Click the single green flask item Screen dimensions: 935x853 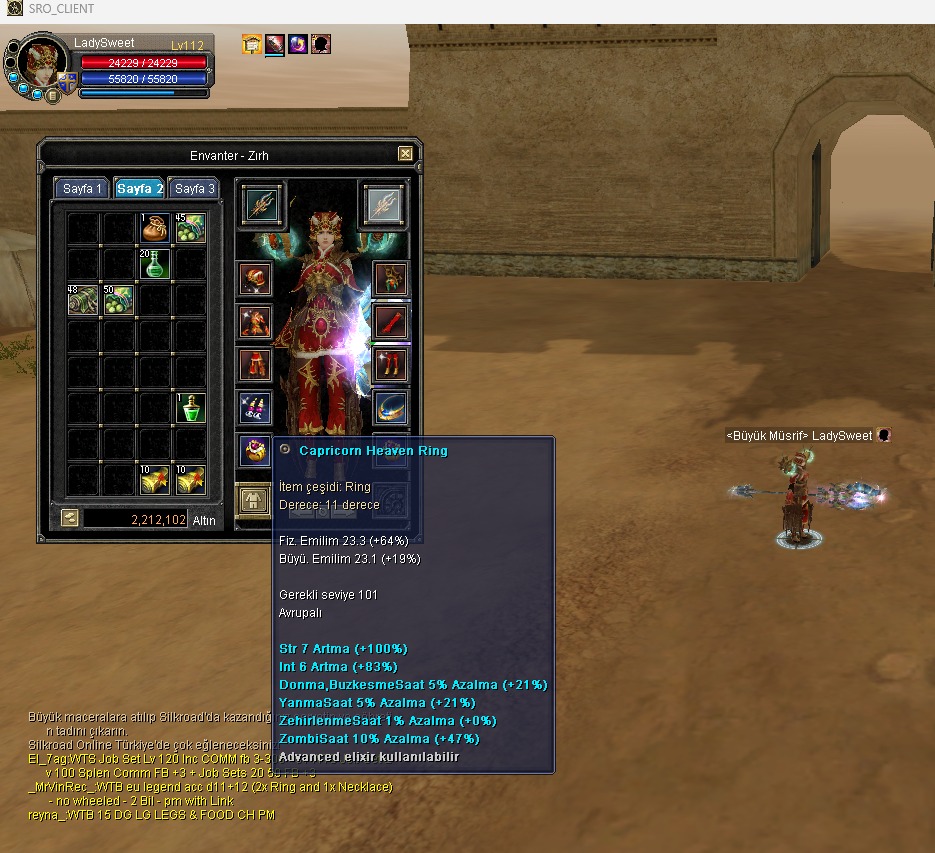point(190,408)
